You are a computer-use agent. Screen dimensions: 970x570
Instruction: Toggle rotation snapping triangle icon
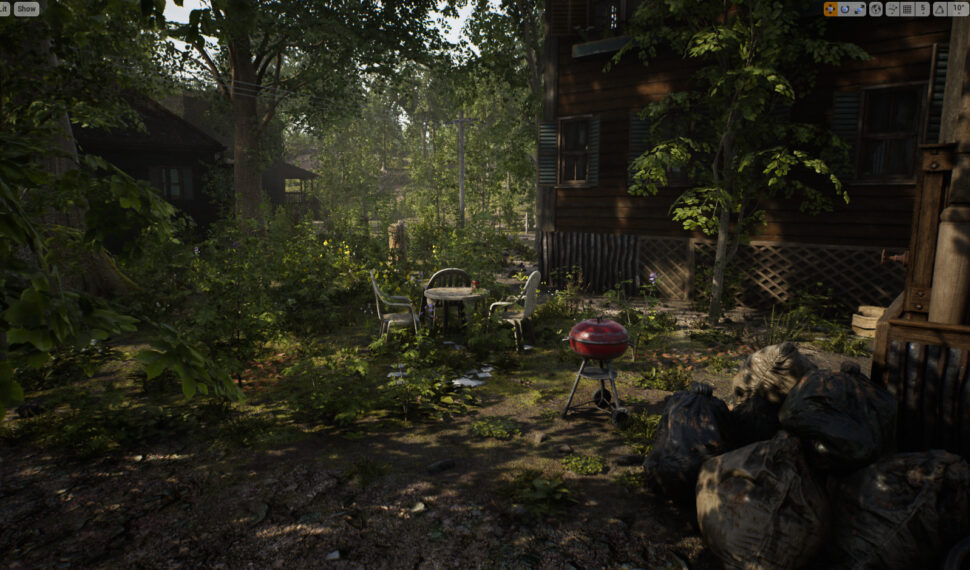939,9
